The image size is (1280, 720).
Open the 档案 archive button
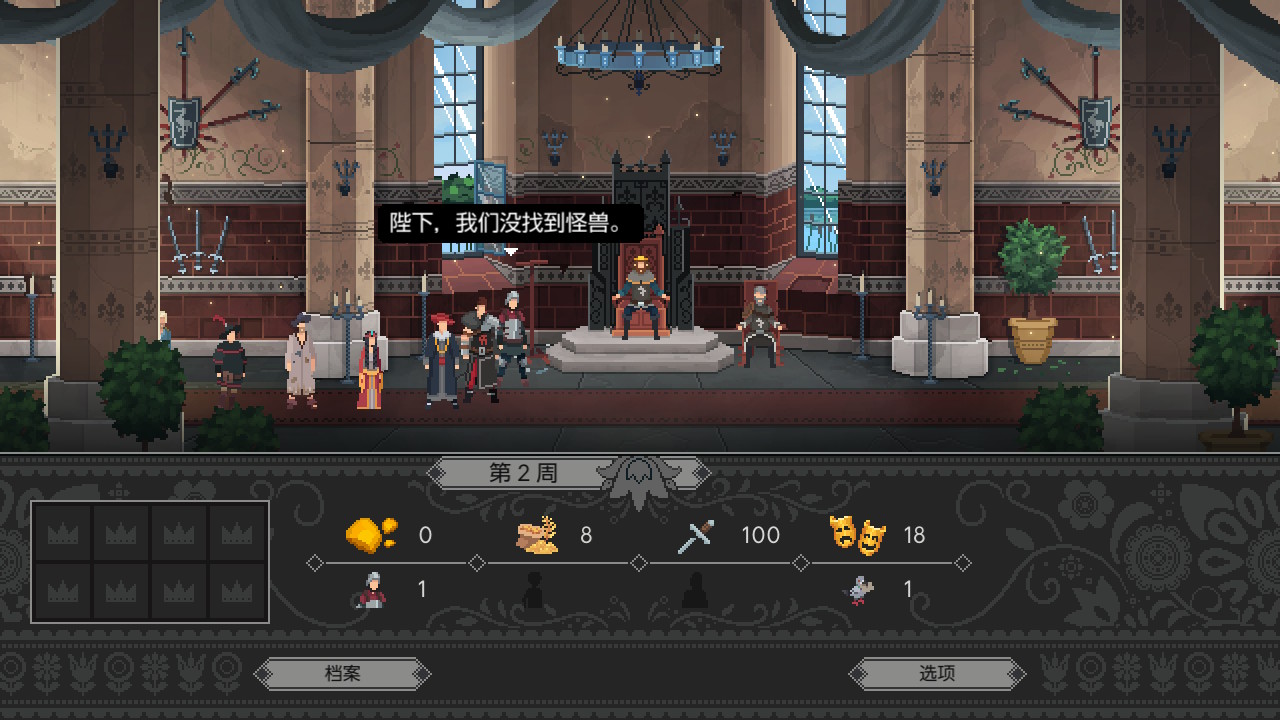pos(342,673)
